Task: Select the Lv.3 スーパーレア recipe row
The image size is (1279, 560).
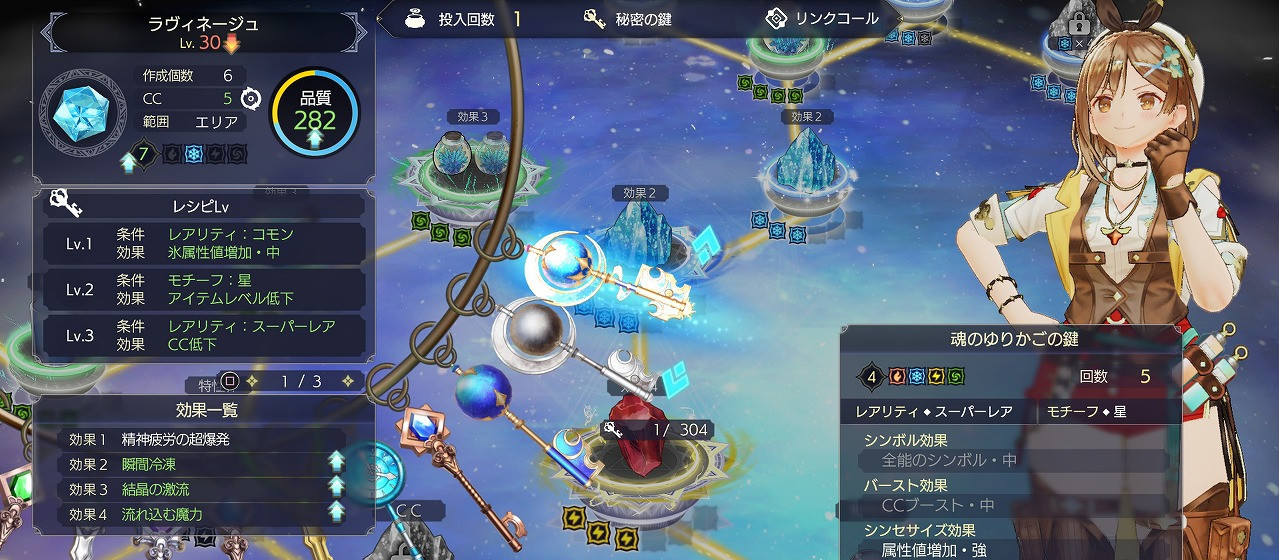Action: 201,335
